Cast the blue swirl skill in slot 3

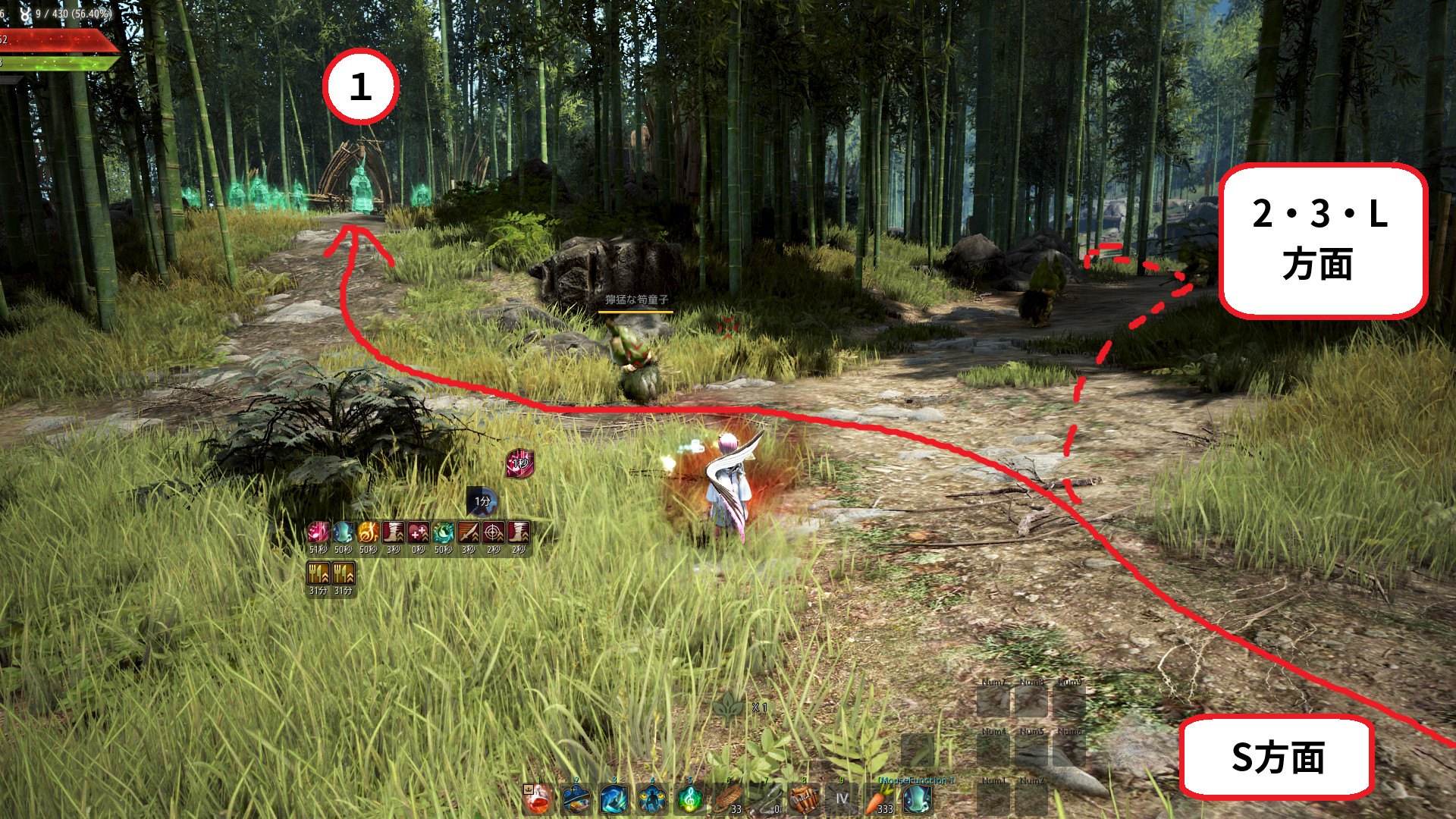point(613,799)
